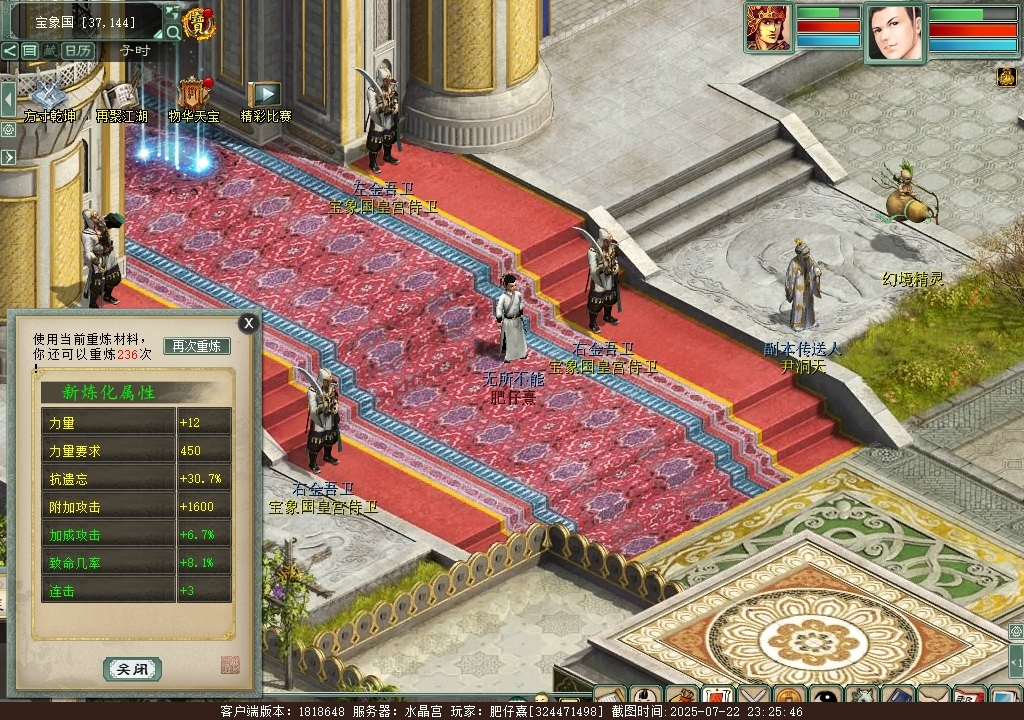This screenshot has height=720, width=1024.
Task: Open the 再聚江湖 scroll icon
Action: [121, 96]
